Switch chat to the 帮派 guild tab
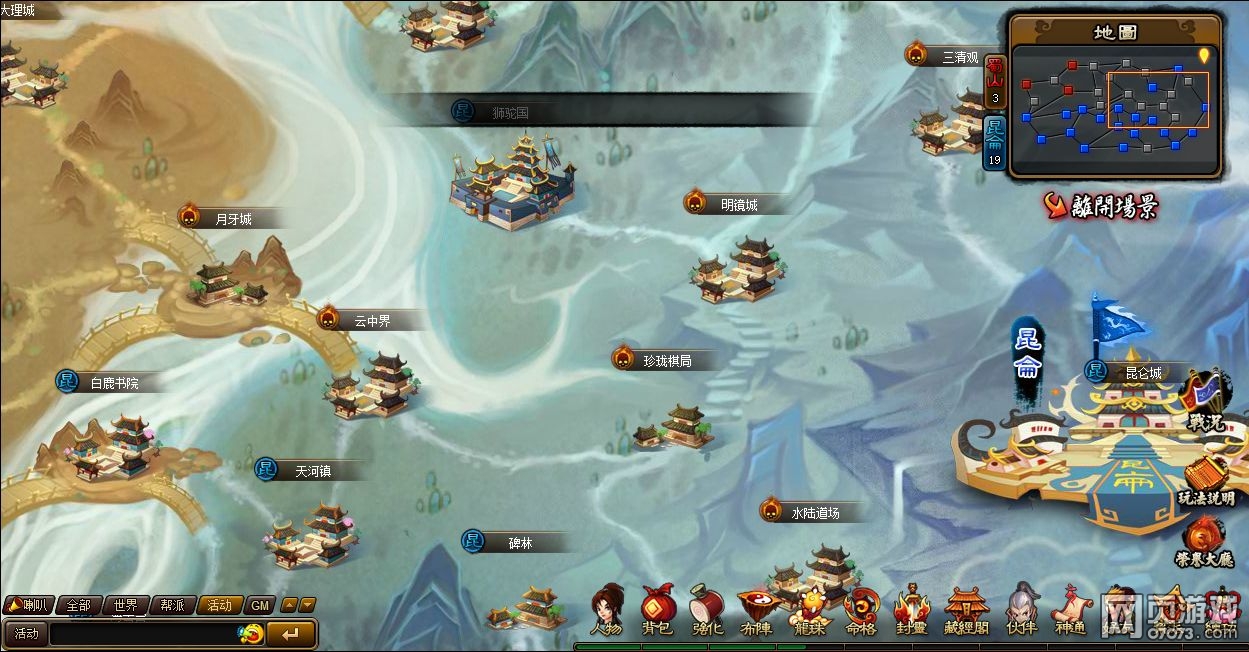Image resolution: width=1249 pixels, height=652 pixels. click(x=173, y=605)
